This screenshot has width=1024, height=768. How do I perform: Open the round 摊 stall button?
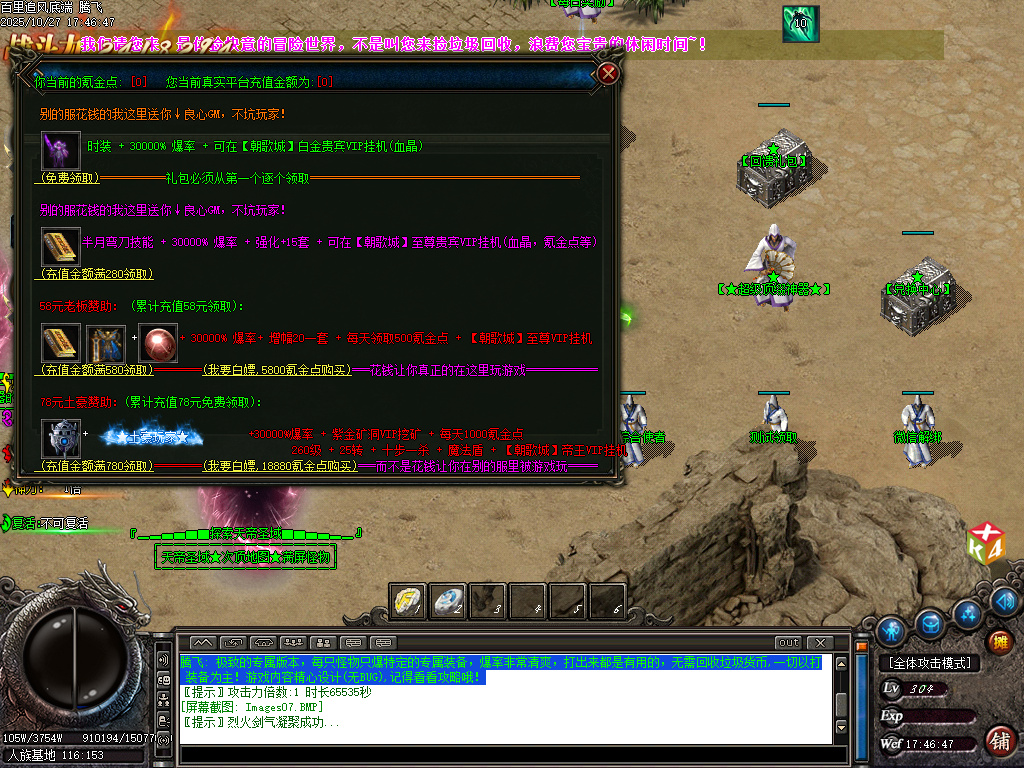pos(998,641)
